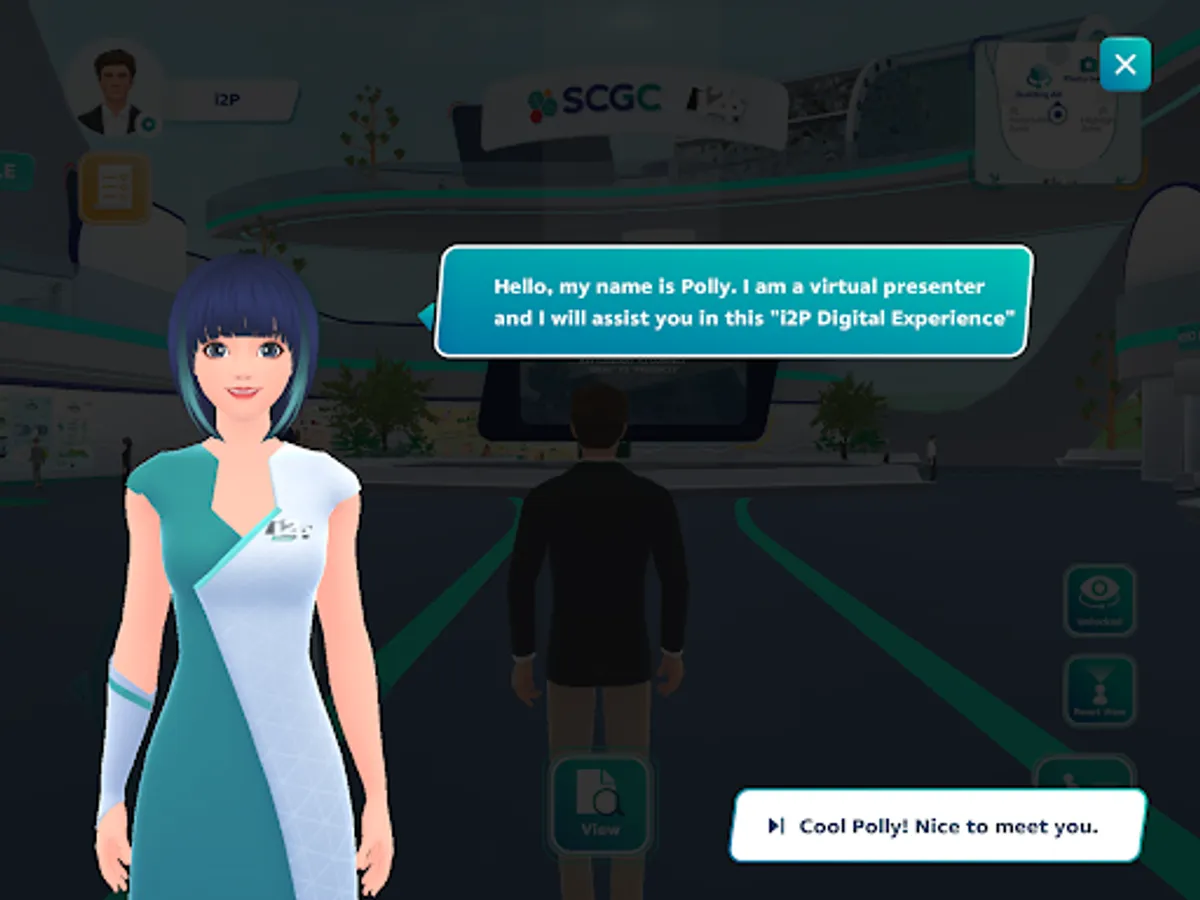This screenshot has width=1200, height=900.
Task: Click the View document button
Action: (x=600, y=805)
